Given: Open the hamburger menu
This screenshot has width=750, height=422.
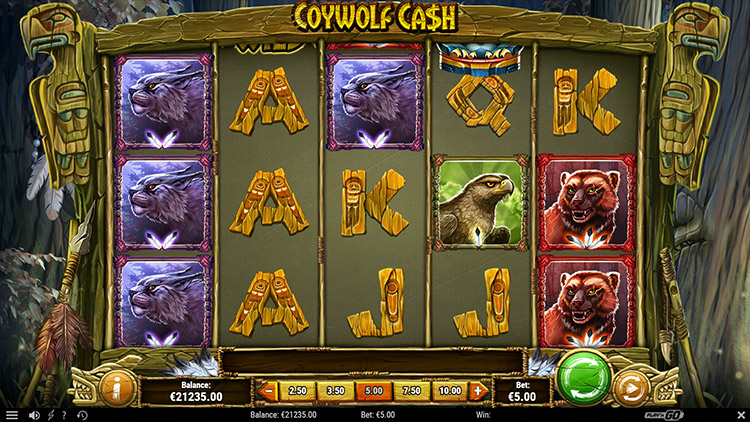Looking at the screenshot, I should pos(12,415).
